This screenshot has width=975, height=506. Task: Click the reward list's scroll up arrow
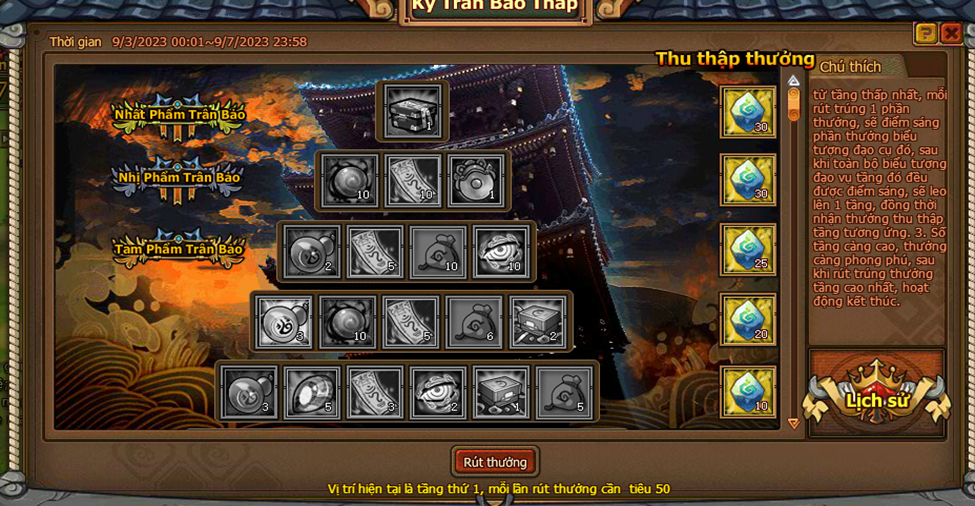794,81
